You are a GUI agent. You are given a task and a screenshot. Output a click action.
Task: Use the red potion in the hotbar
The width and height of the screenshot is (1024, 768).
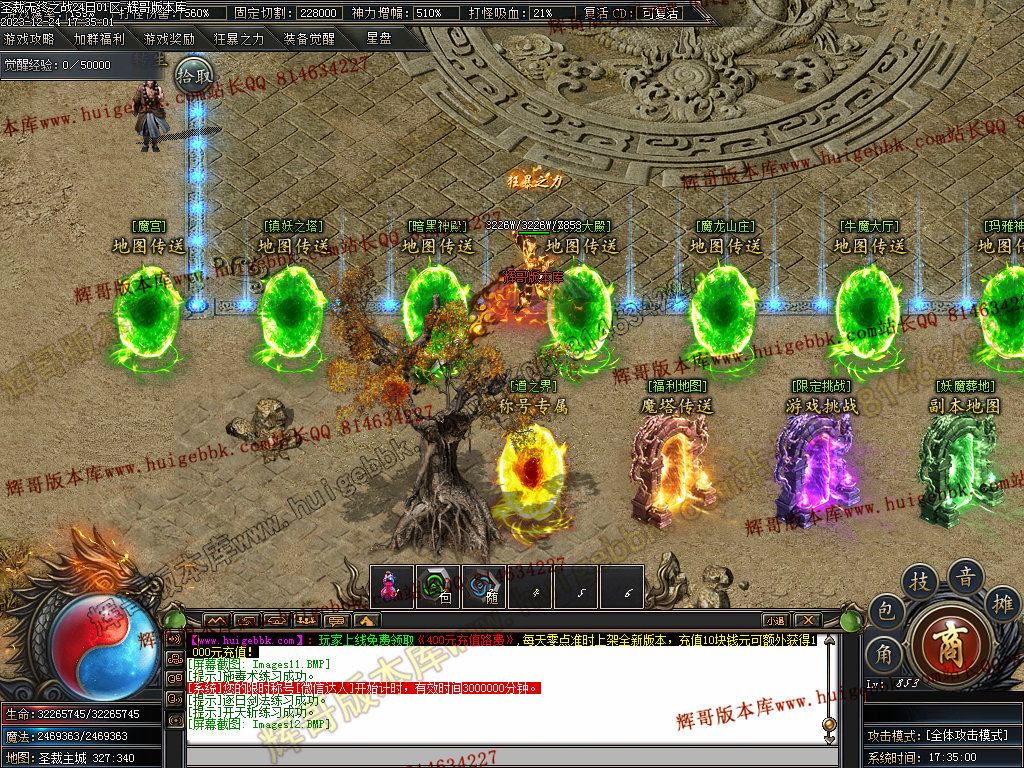392,588
